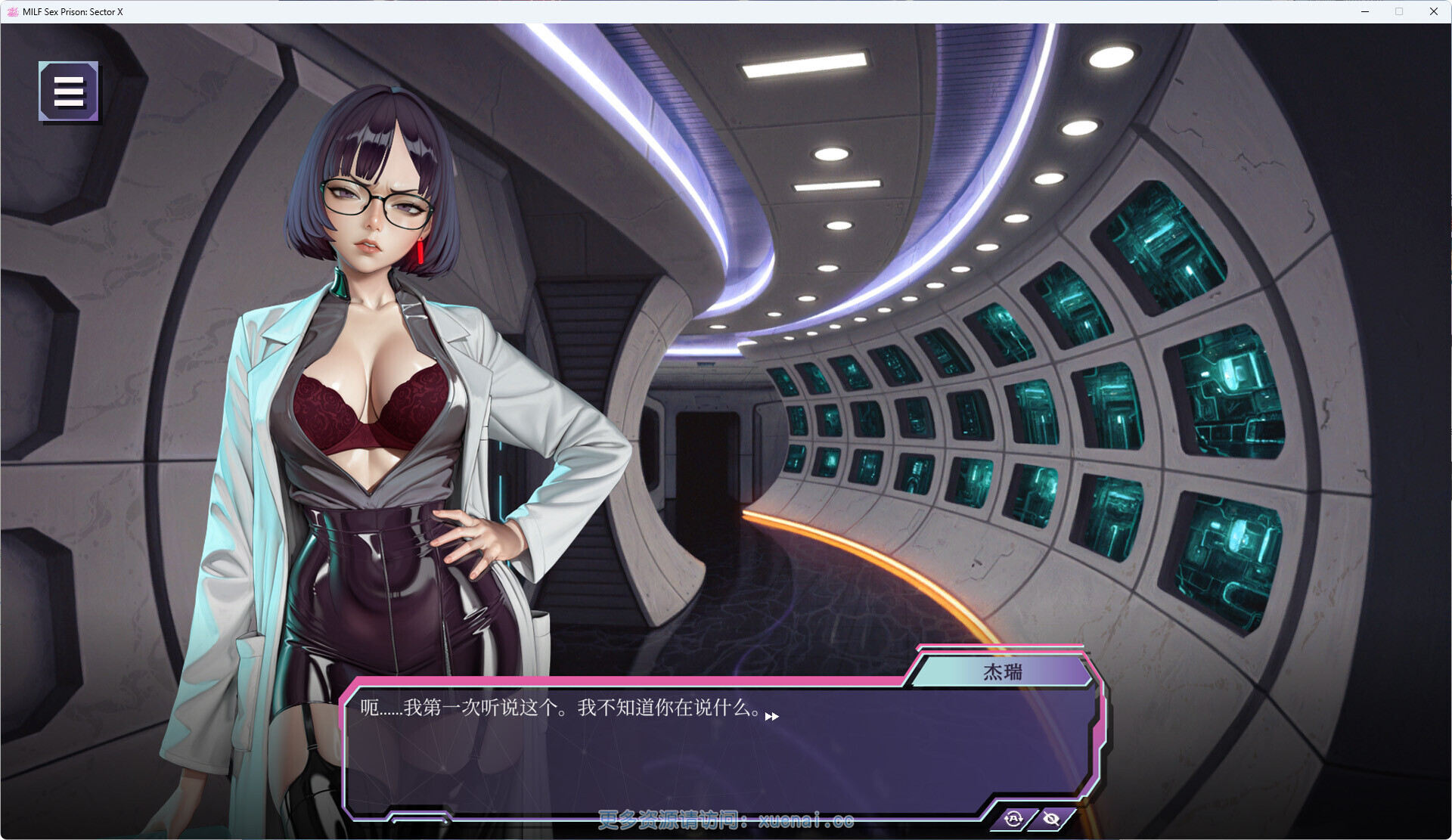Toggle auto-play dialogue mode icon

[x=1013, y=819]
